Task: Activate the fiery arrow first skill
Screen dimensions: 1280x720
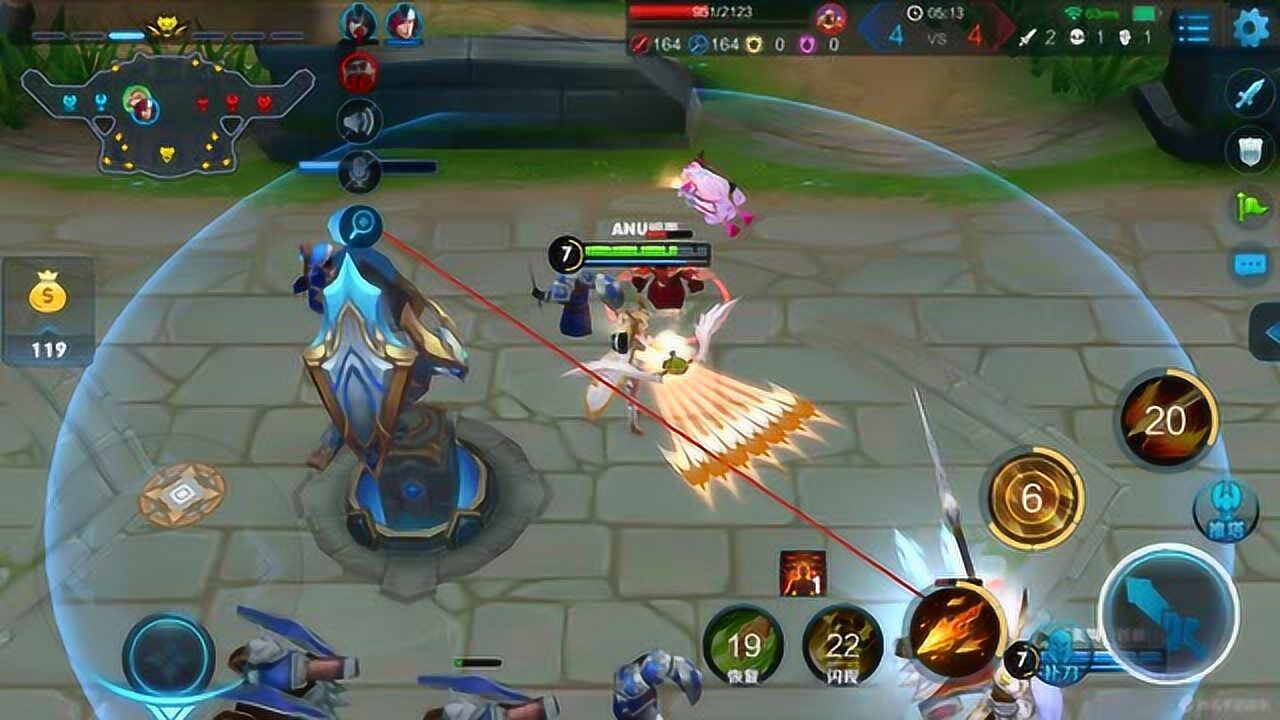Action: point(955,630)
